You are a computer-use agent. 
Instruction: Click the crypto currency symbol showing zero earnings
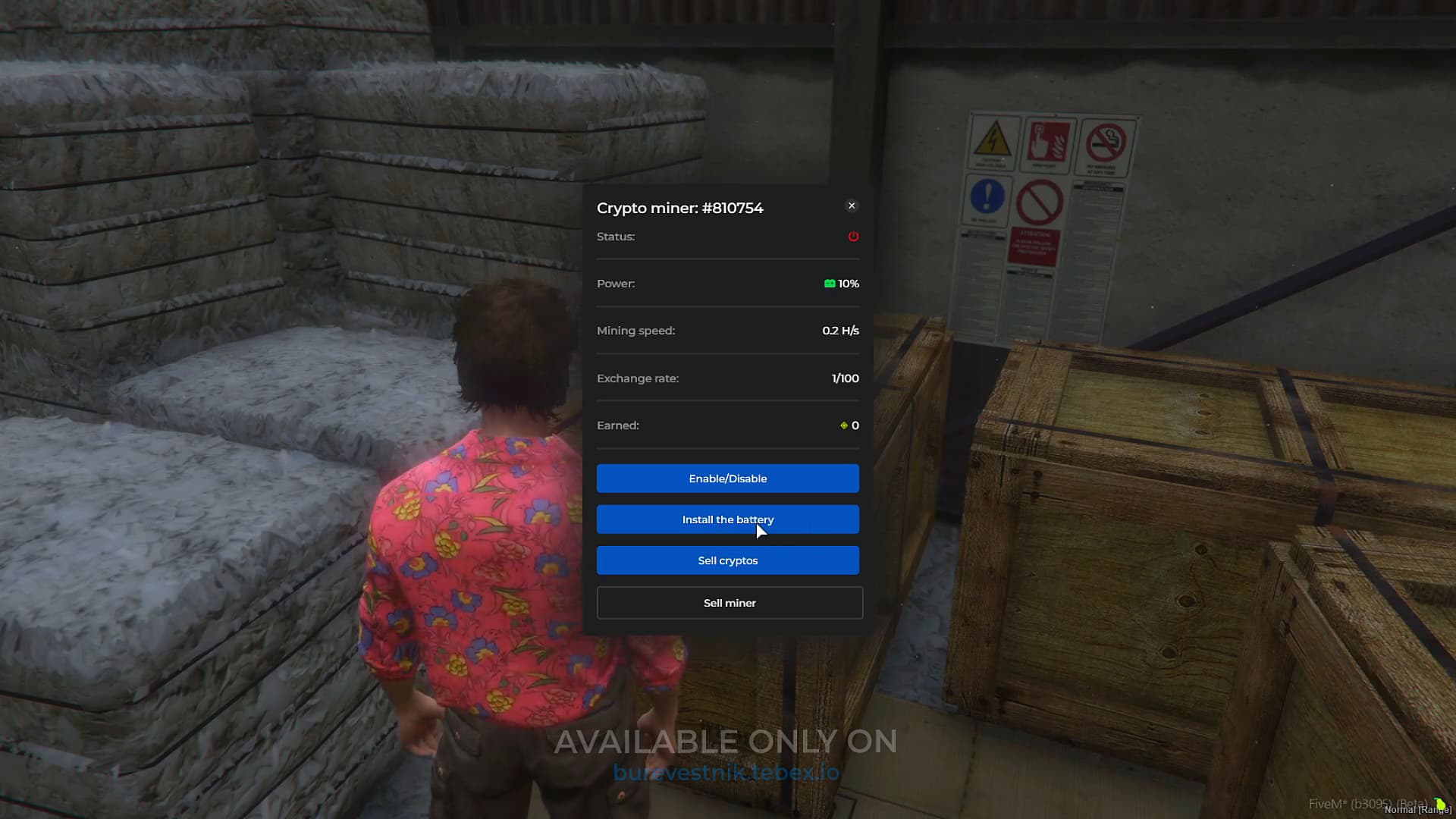(843, 425)
